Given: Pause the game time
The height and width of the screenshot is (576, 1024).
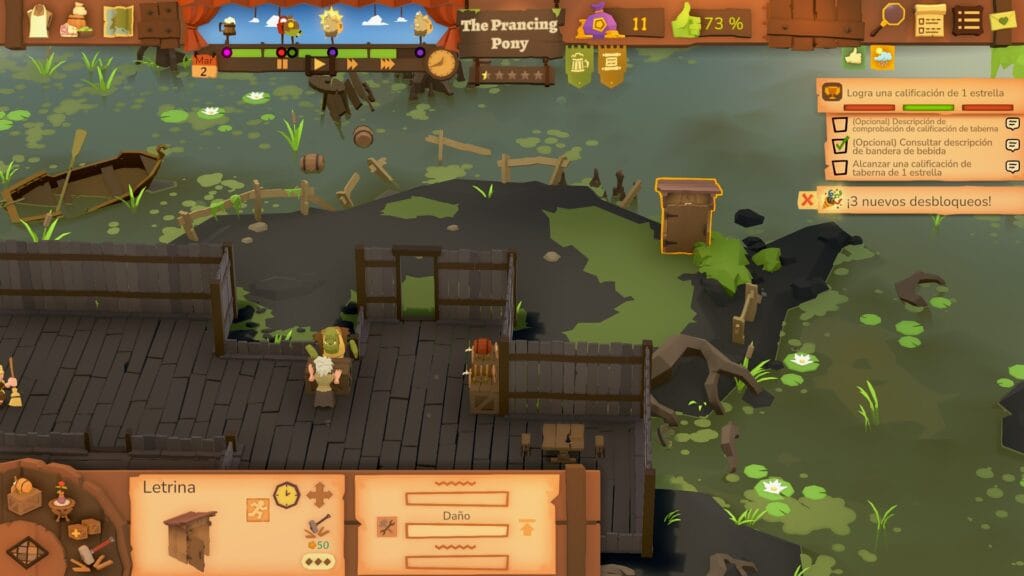Looking at the screenshot, I should [283, 64].
